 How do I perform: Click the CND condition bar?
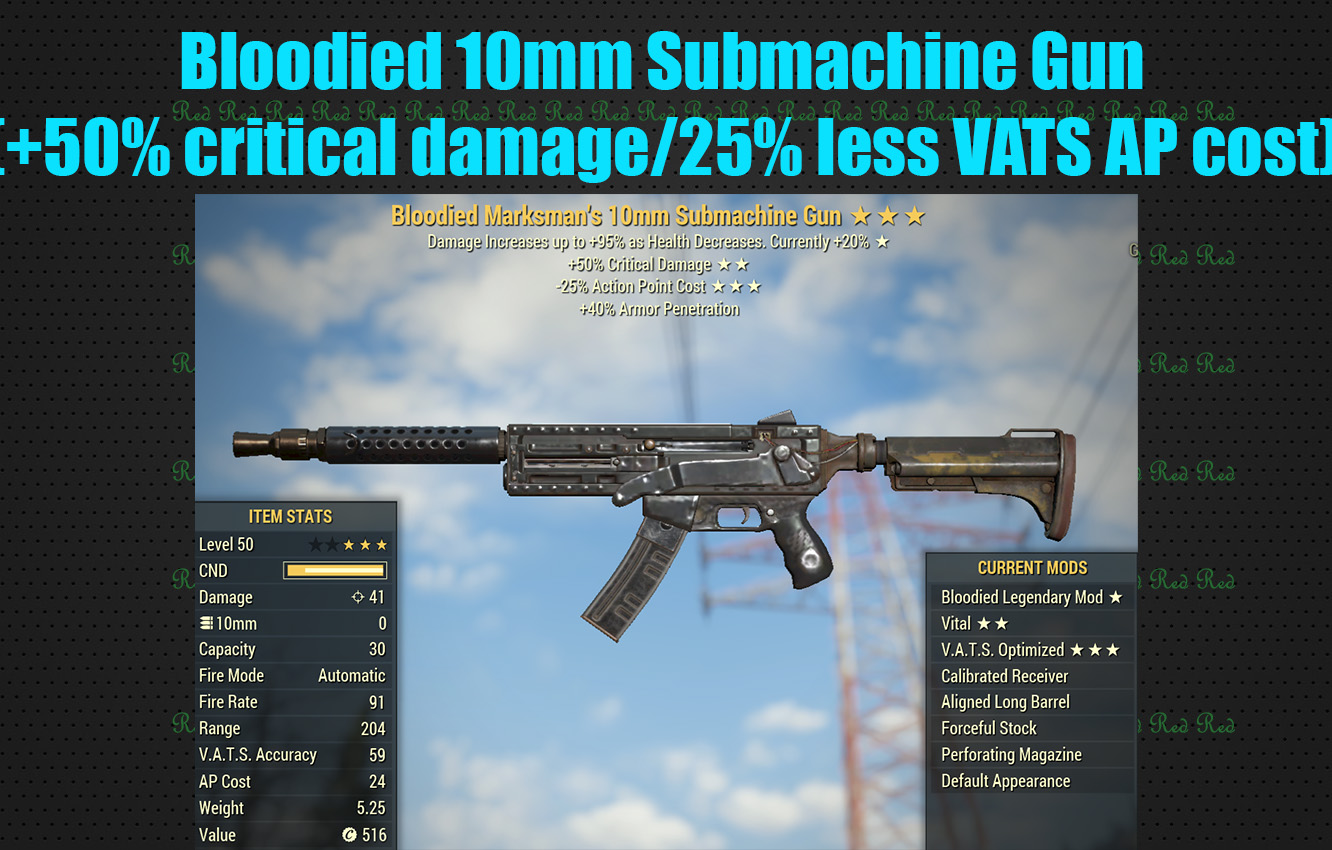[x=333, y=570]
